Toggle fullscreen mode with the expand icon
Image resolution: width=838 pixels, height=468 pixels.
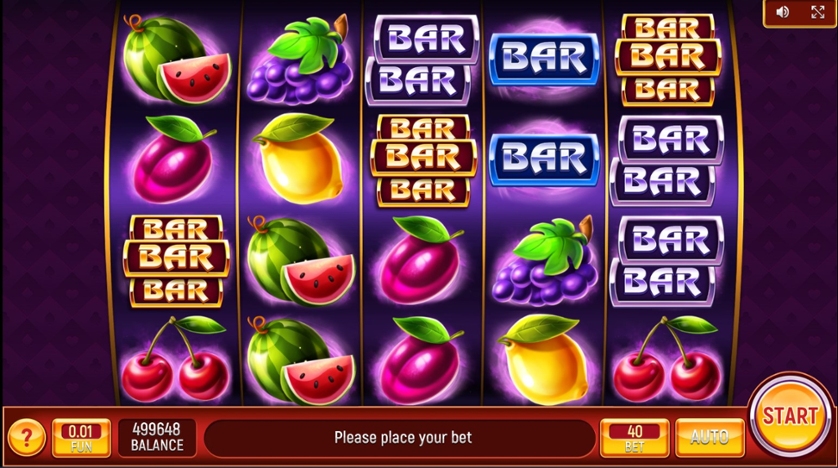pos(816,12)
